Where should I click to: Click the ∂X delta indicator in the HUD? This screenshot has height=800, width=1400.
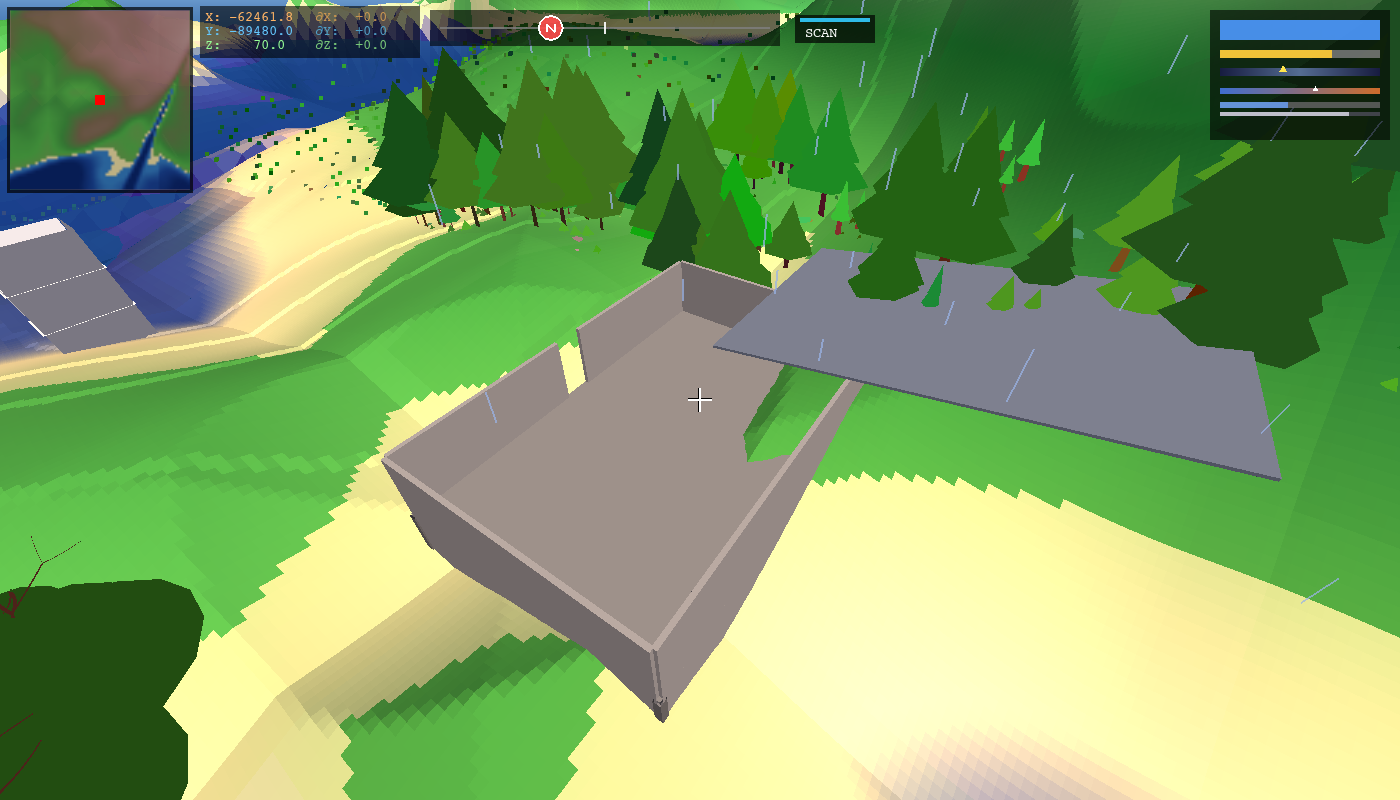[351, 16]
